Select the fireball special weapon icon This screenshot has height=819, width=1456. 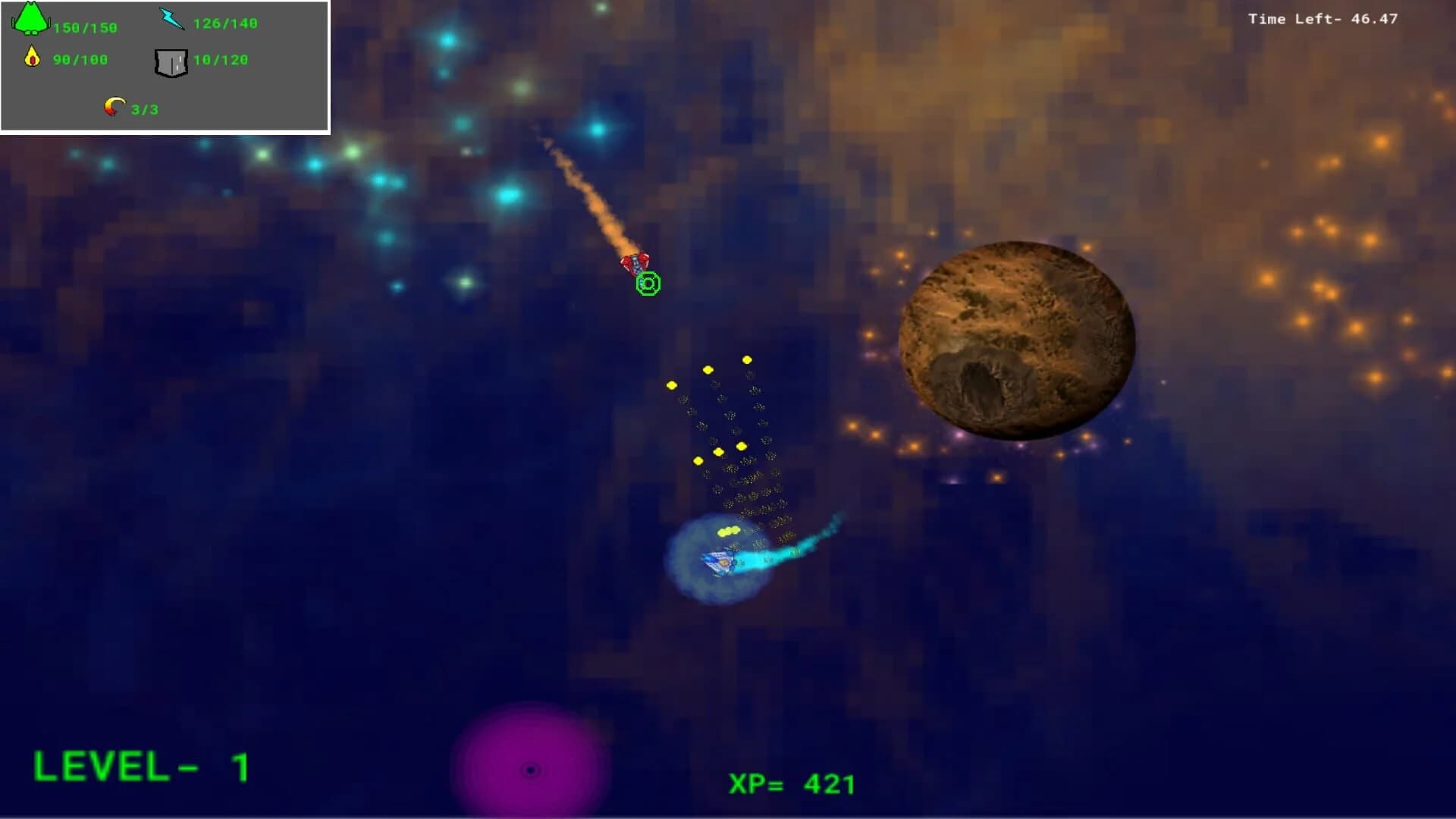(x=115, y=107)
